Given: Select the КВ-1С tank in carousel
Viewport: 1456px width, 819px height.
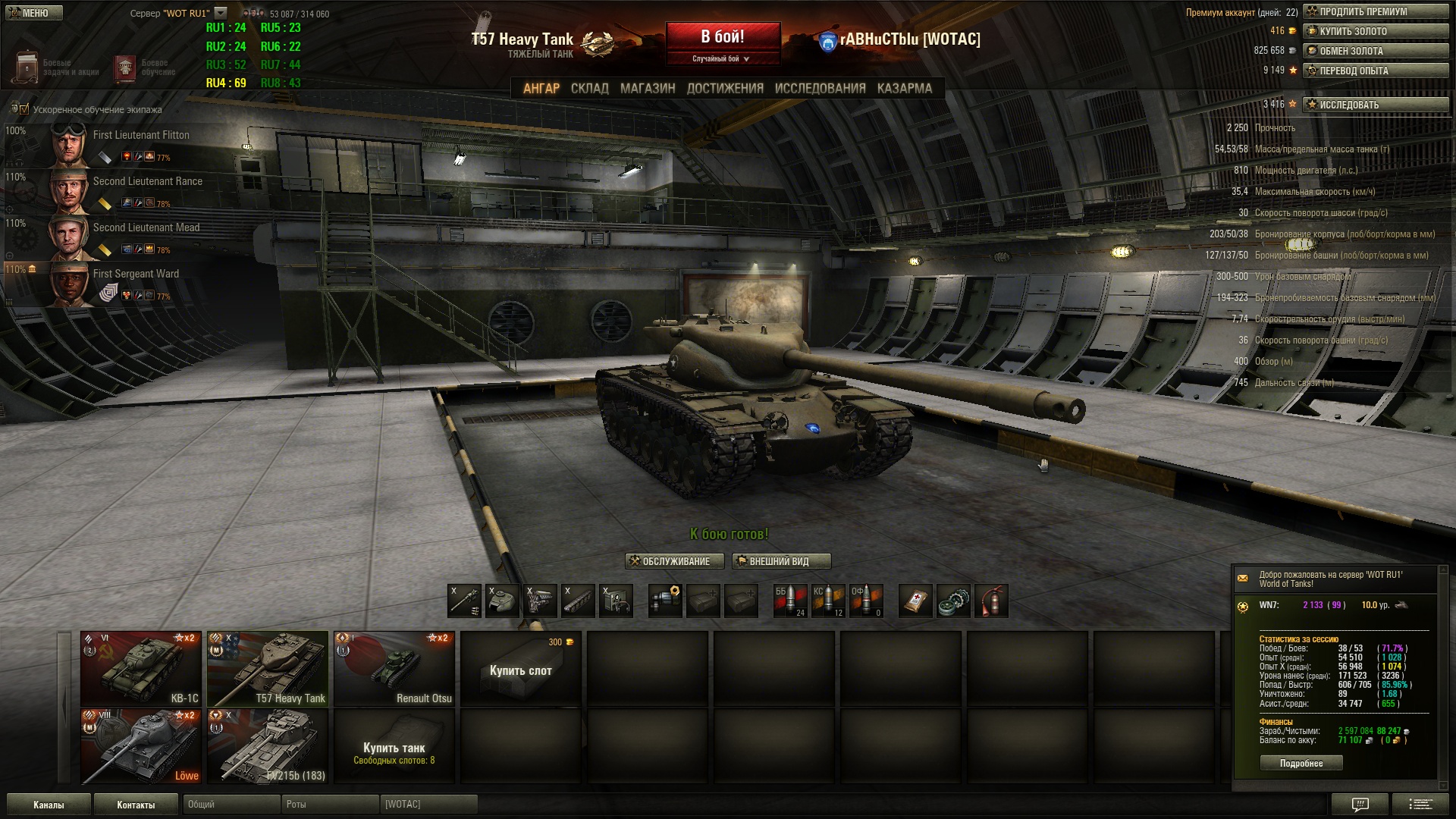Looking at the screenshot, I should pos(141,668).
